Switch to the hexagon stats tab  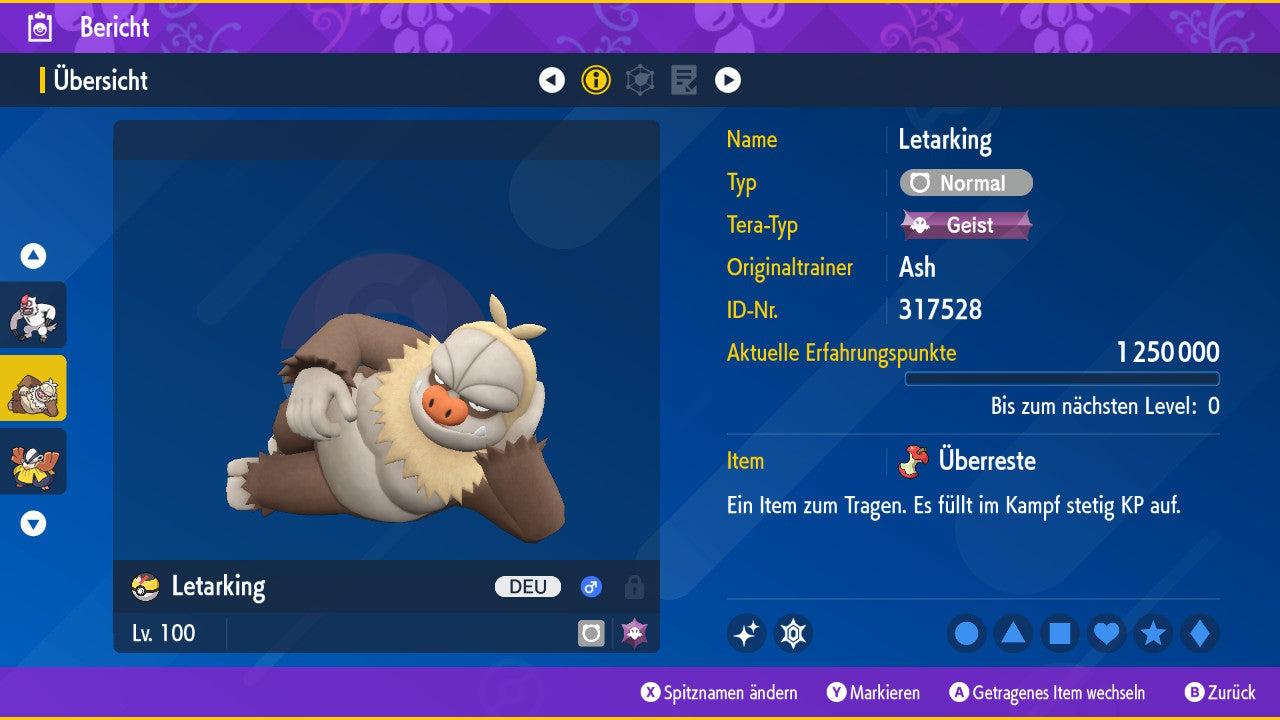tap(640, 80)
